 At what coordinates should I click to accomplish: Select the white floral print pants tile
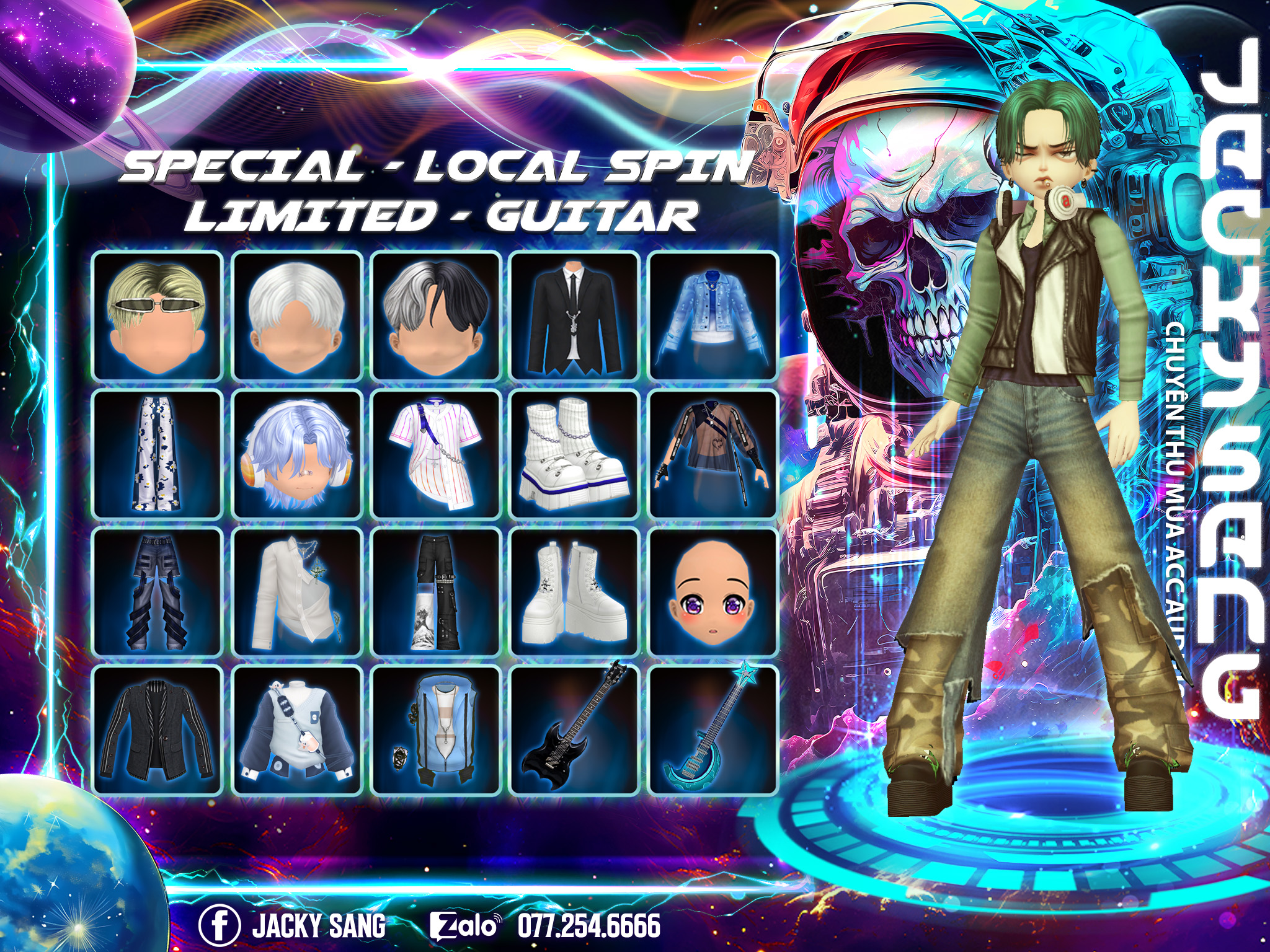(x=158, y=454)
